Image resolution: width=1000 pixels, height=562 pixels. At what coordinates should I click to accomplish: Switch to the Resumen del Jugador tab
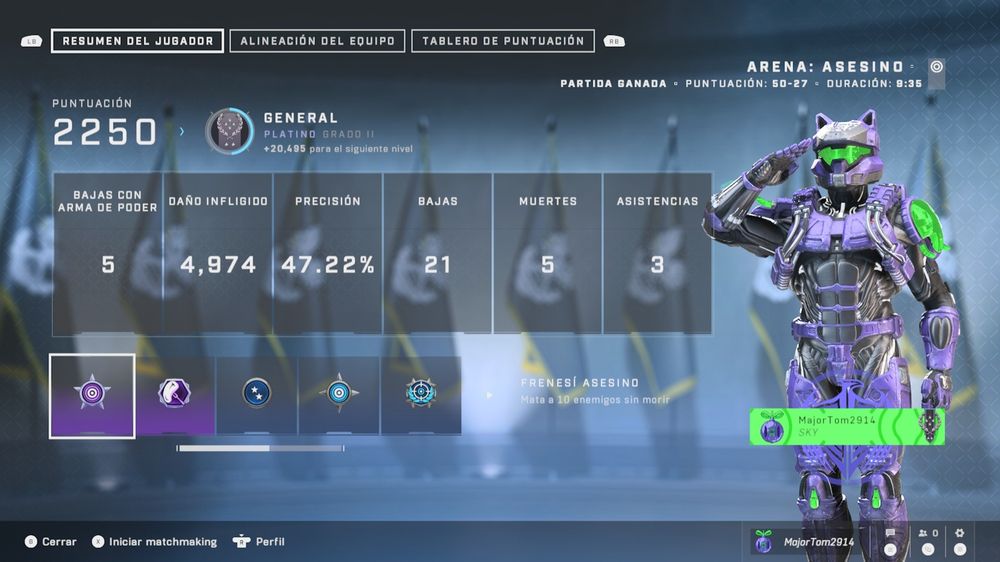click(137, 41)
